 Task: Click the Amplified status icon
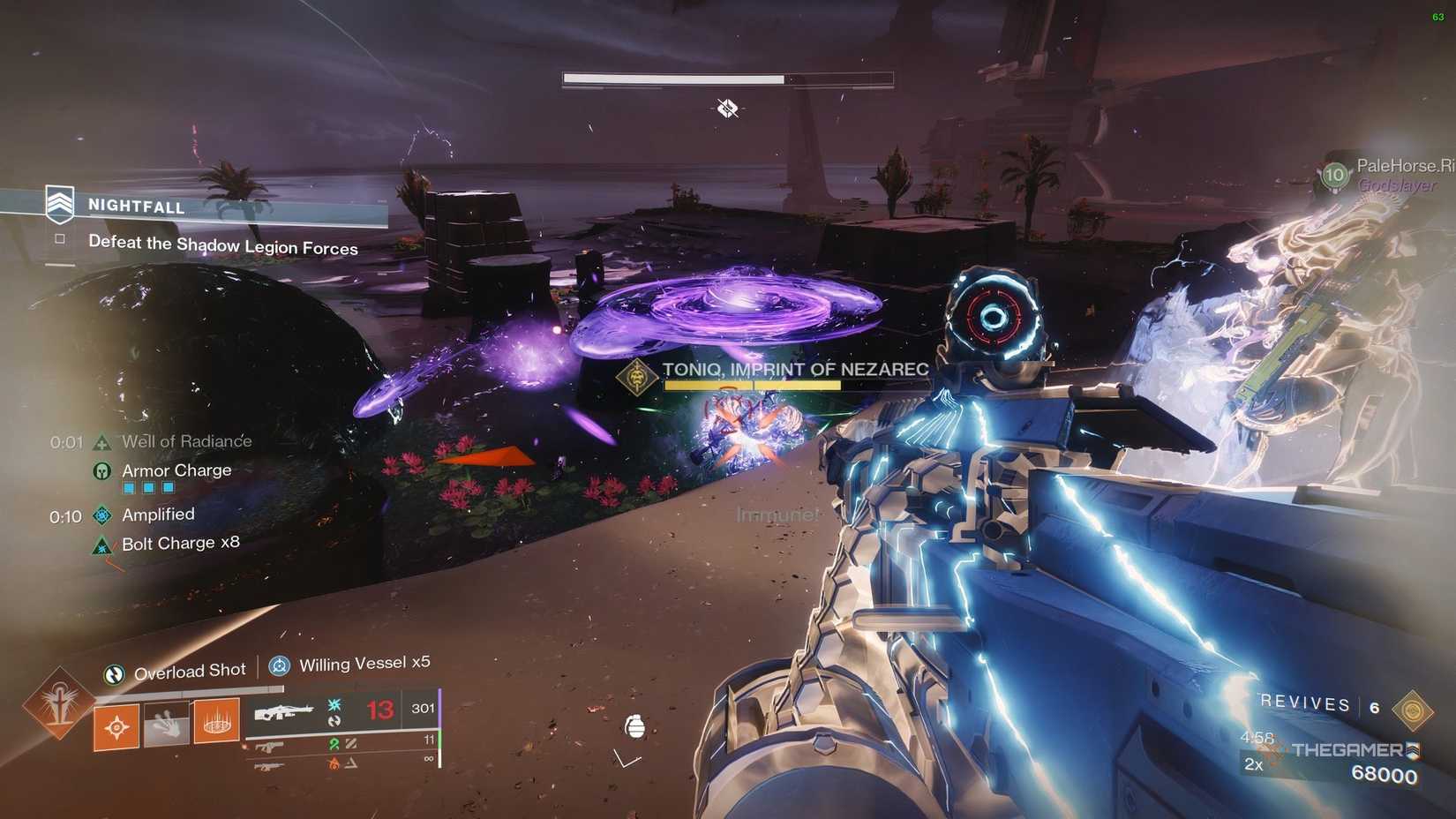tap(103, 514)
